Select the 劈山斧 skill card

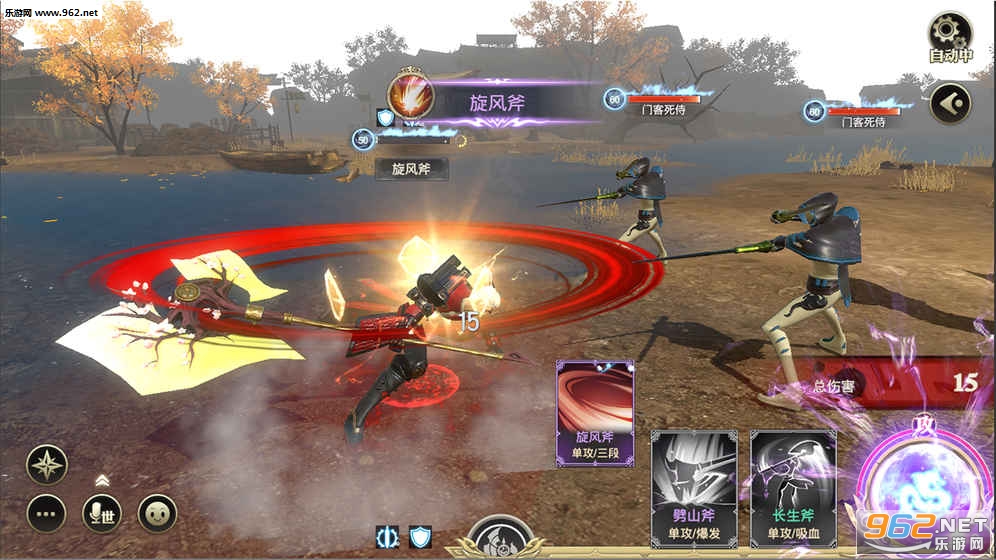[x=694, y=489]
